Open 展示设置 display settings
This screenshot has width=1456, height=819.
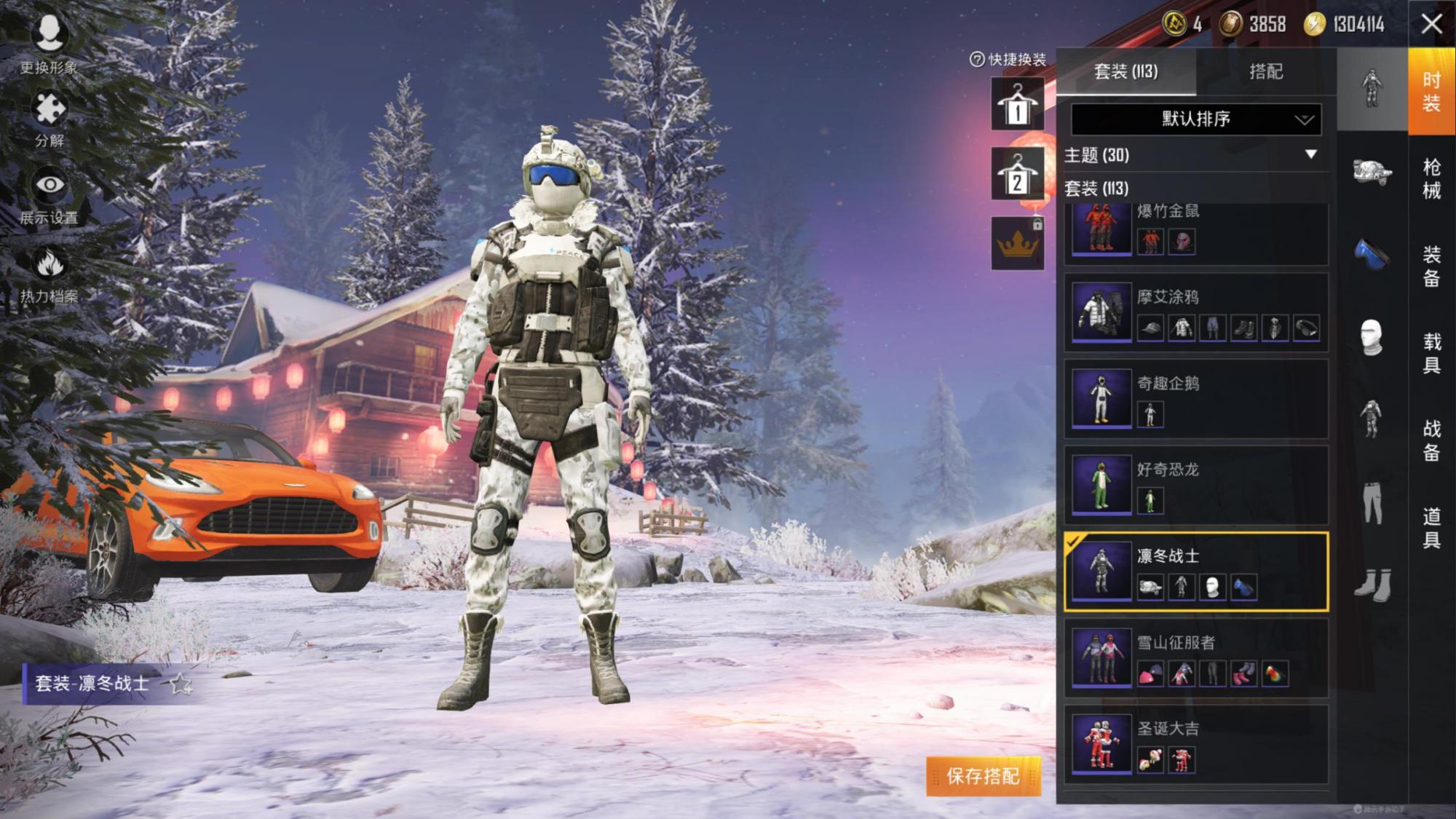[x=49, y=195]
